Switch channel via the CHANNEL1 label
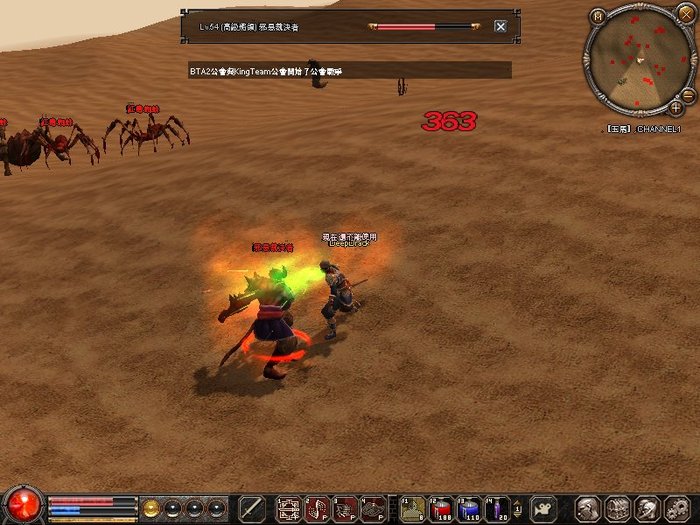The height and width of the screenshot is (525, 700). [659, 129]
